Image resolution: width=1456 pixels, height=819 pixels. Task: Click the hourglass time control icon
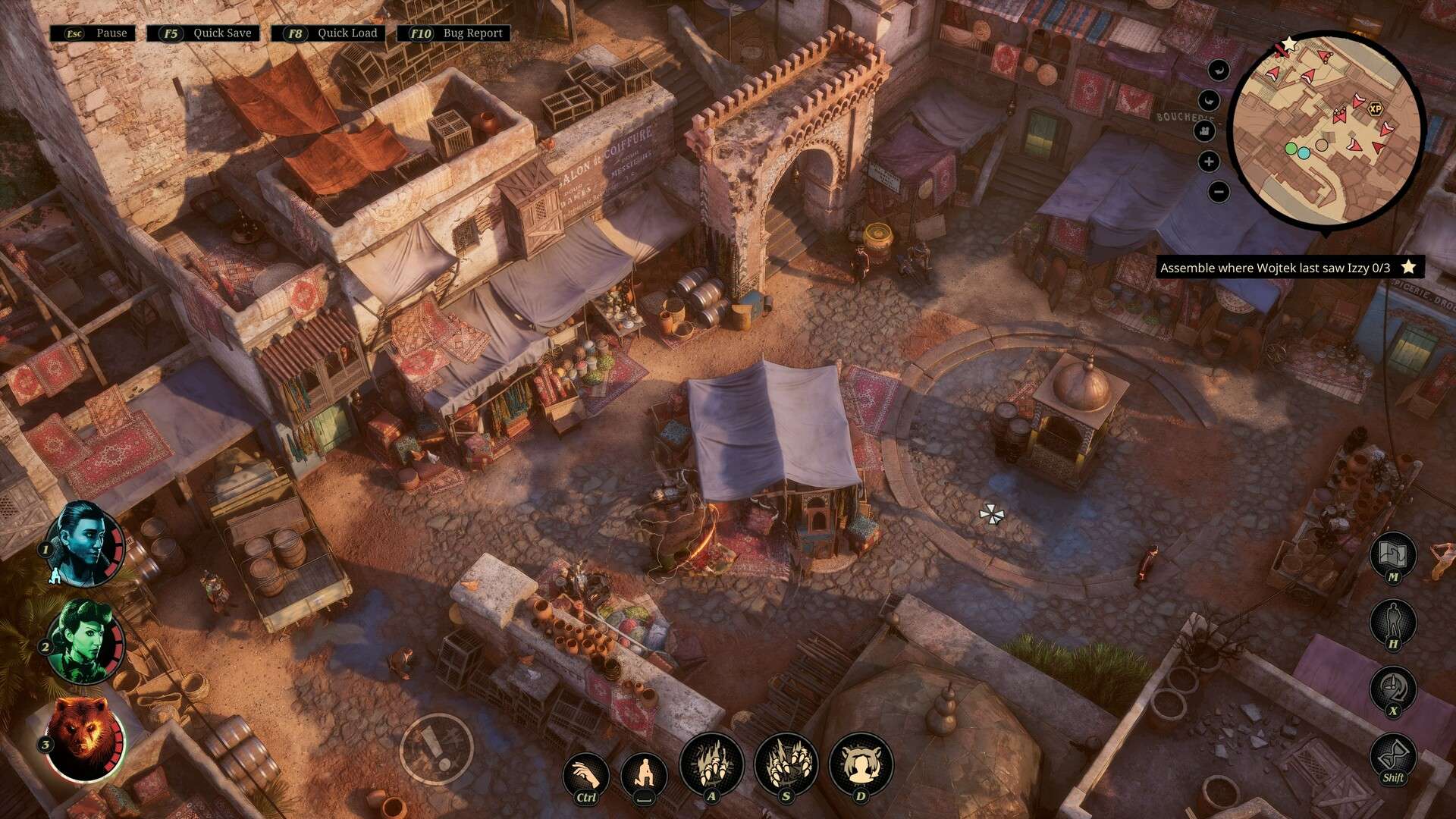1393,755
